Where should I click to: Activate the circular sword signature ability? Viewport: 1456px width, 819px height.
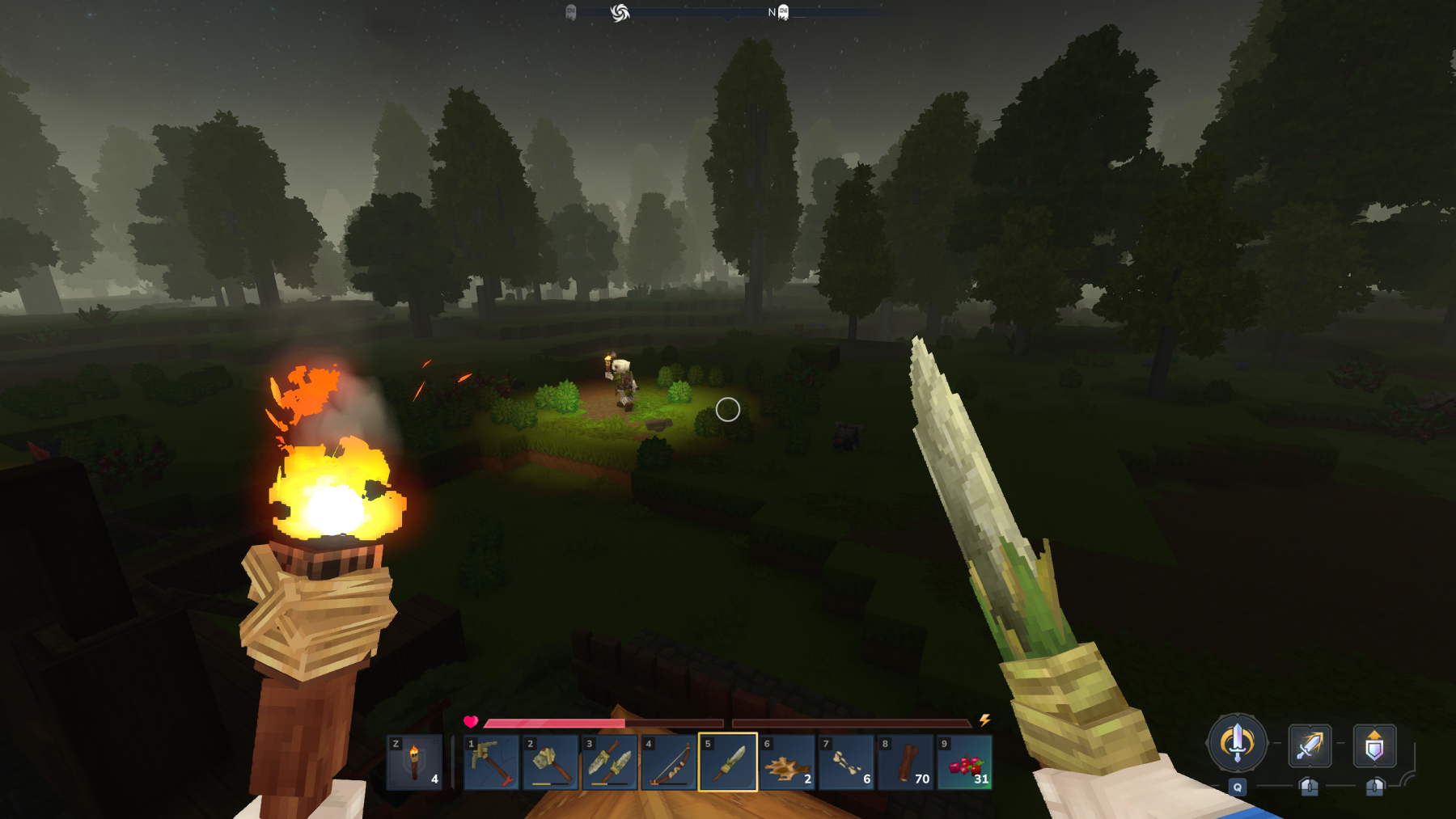click(x=1237, y=742)
